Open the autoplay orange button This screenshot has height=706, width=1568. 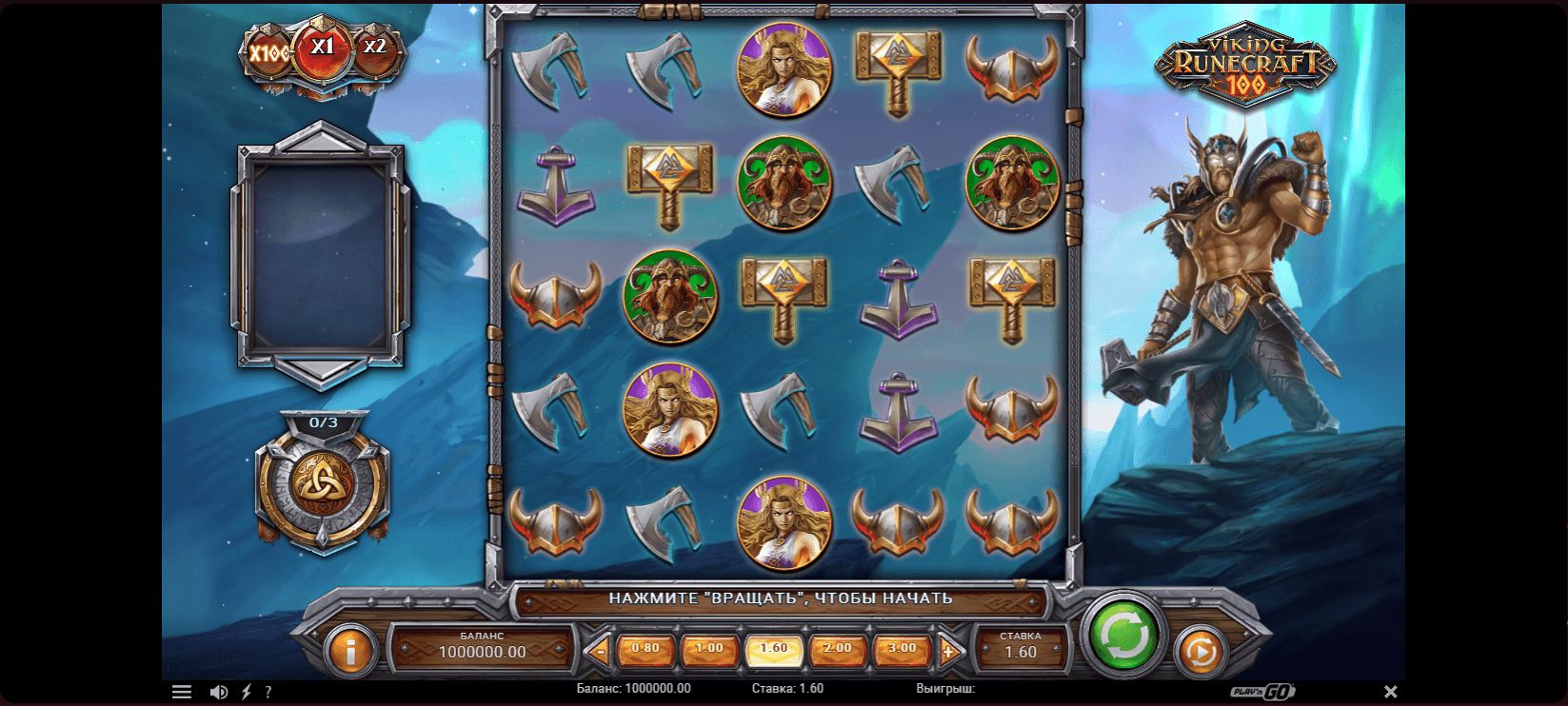[1200, 653]
